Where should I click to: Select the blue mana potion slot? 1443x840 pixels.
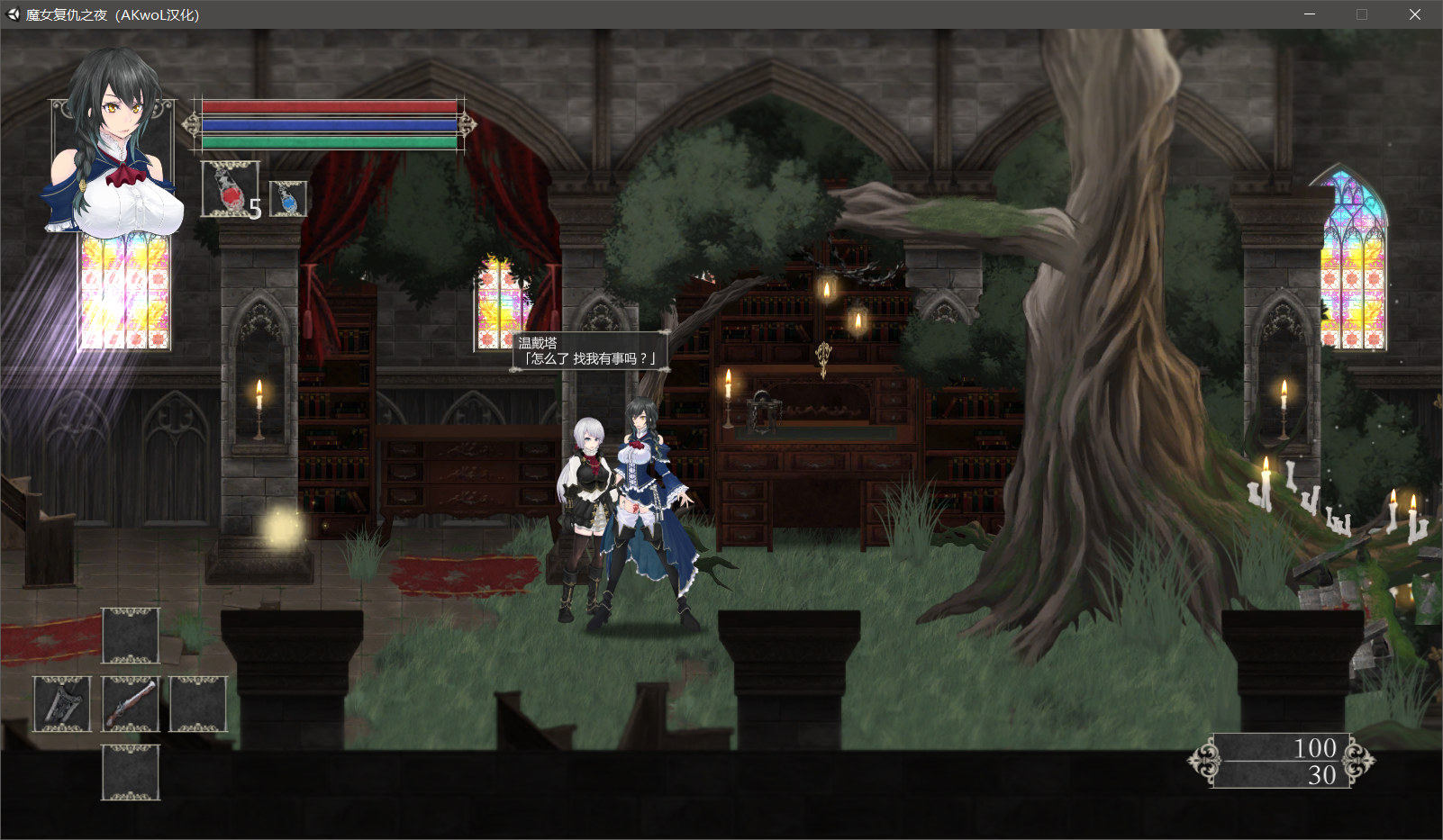tap(288, 199)
